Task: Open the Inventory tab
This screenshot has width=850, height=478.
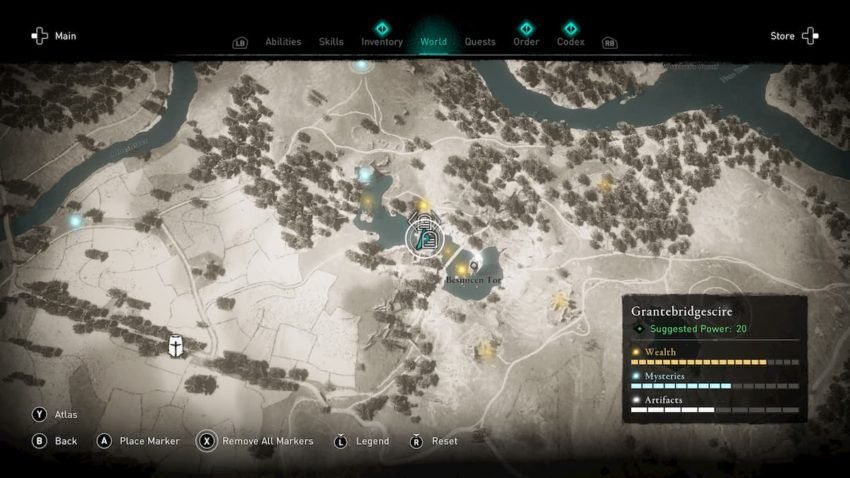Action: (382, 42)
